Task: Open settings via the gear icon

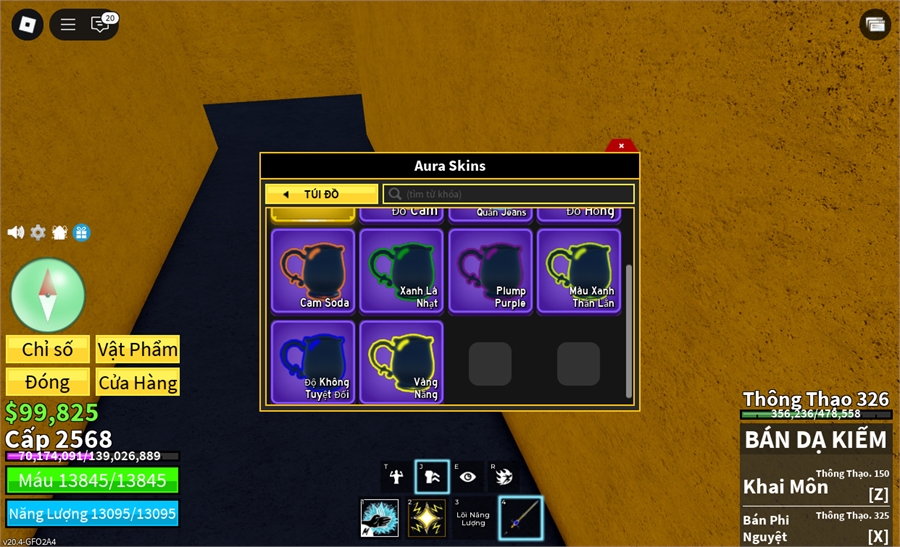Action: (x=38, y=232)
